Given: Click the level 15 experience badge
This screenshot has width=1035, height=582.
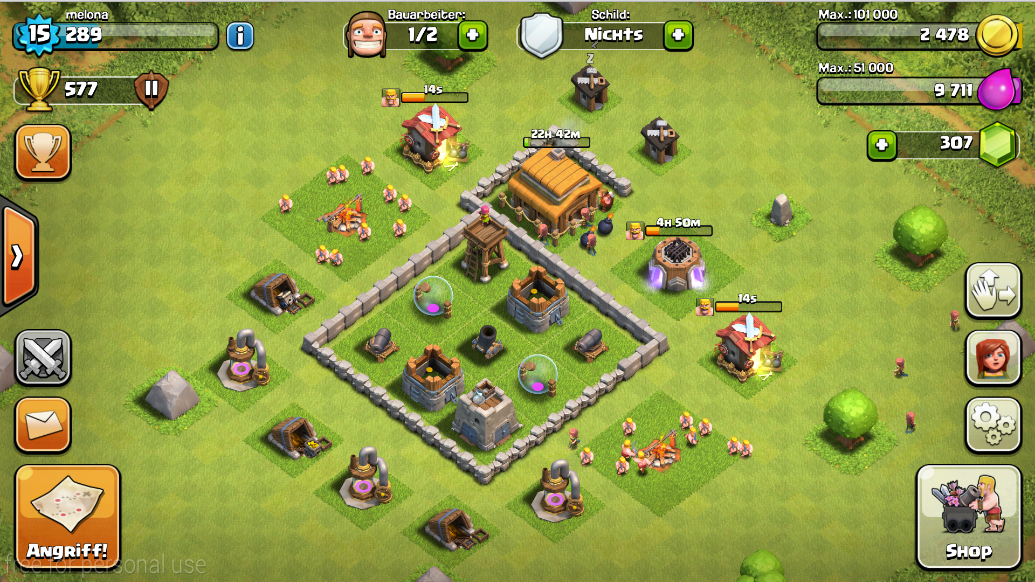Looking at the screenshot, I should (x=38, y=34).
